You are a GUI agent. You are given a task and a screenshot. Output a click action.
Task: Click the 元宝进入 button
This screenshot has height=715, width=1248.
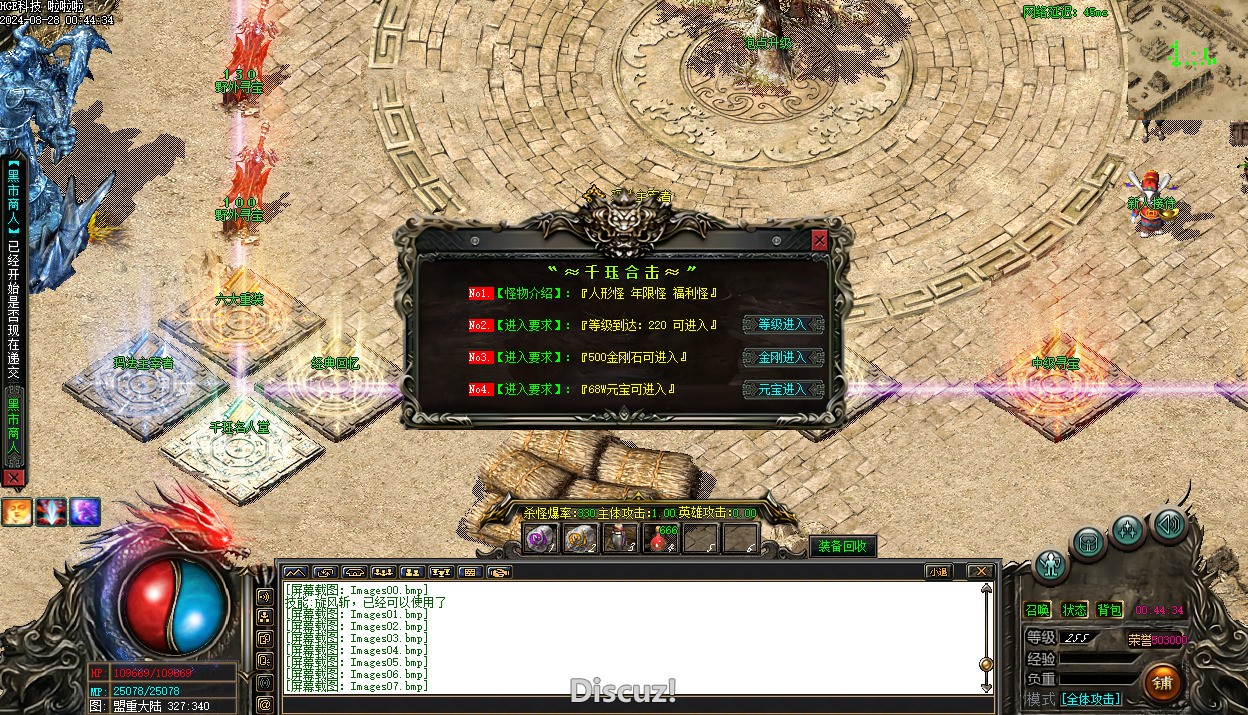782,389
